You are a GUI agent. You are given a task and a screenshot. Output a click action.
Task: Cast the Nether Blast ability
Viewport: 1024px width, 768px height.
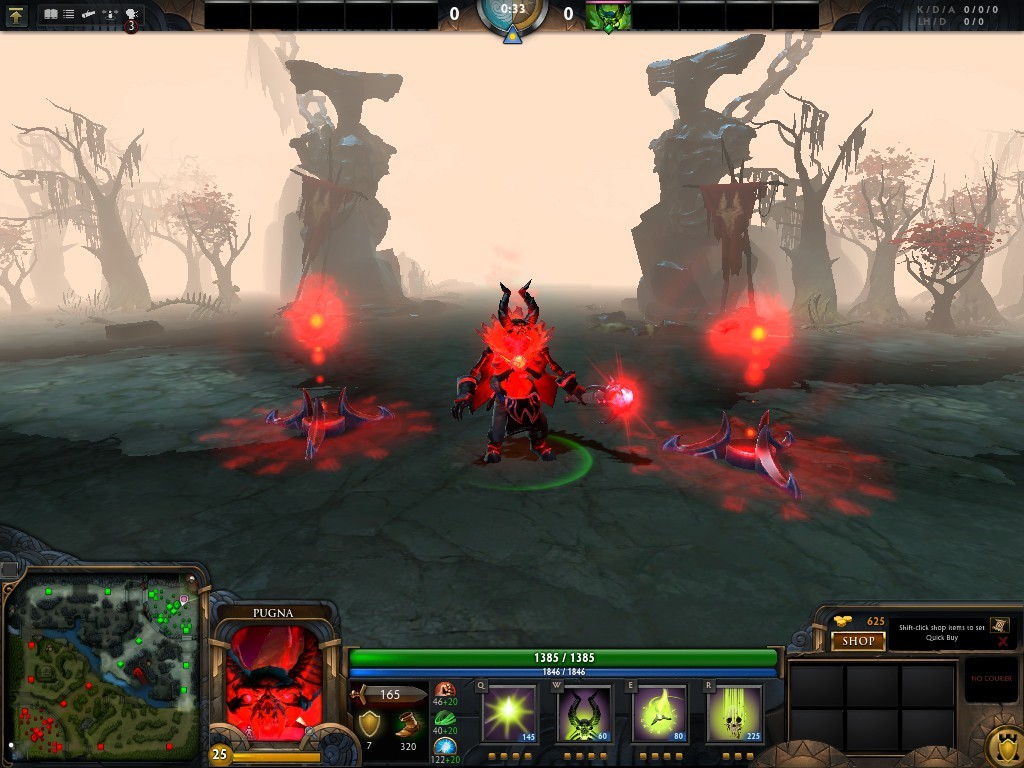[510, 713]
